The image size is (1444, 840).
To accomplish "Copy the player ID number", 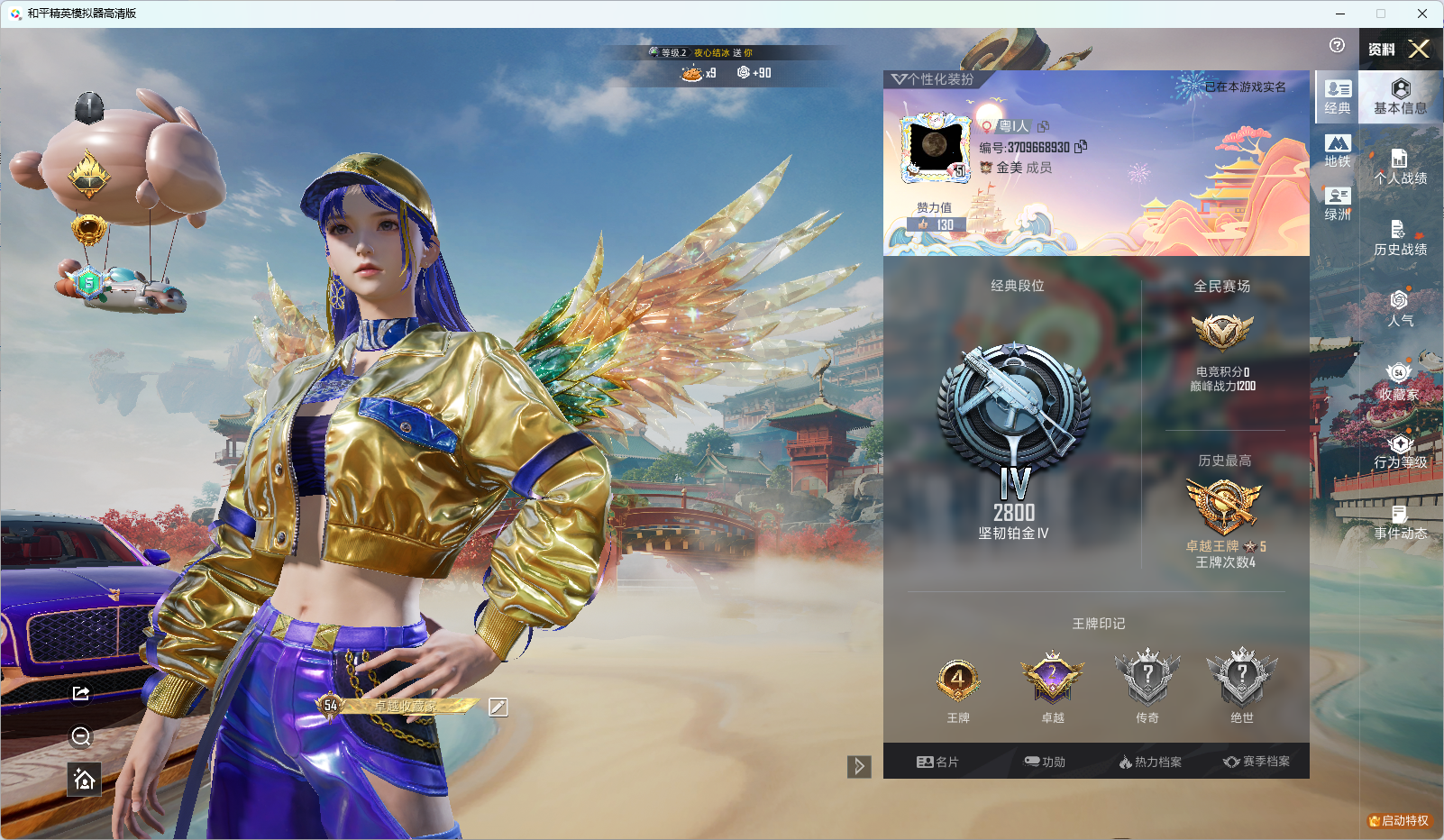I will point(1081,146).
